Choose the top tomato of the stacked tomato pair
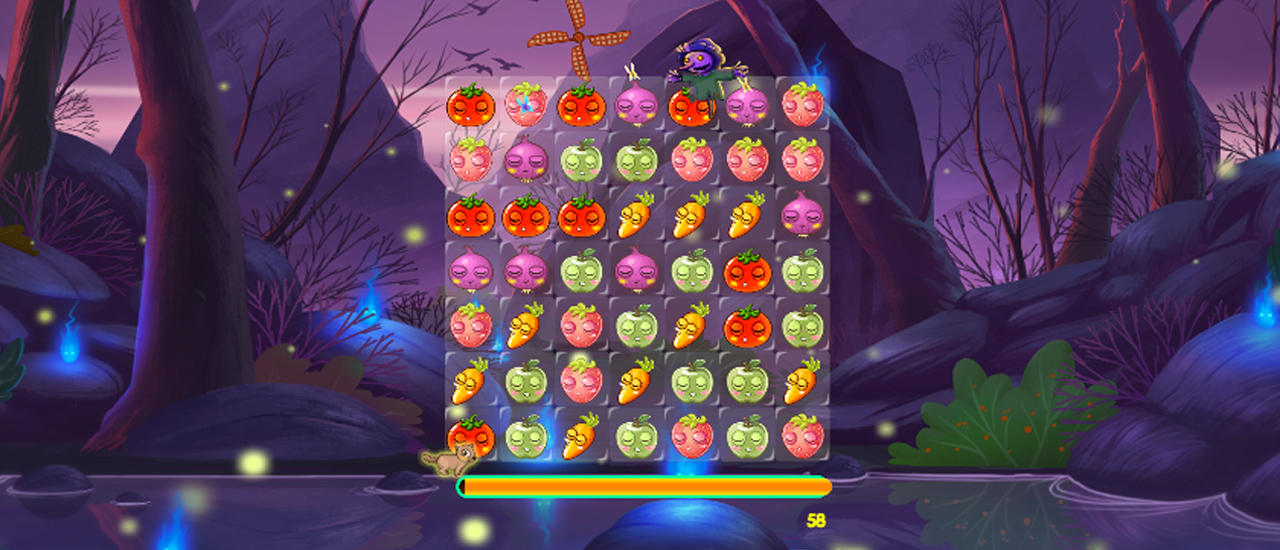The image size is (1280, 550). click(x=747, y=270)
